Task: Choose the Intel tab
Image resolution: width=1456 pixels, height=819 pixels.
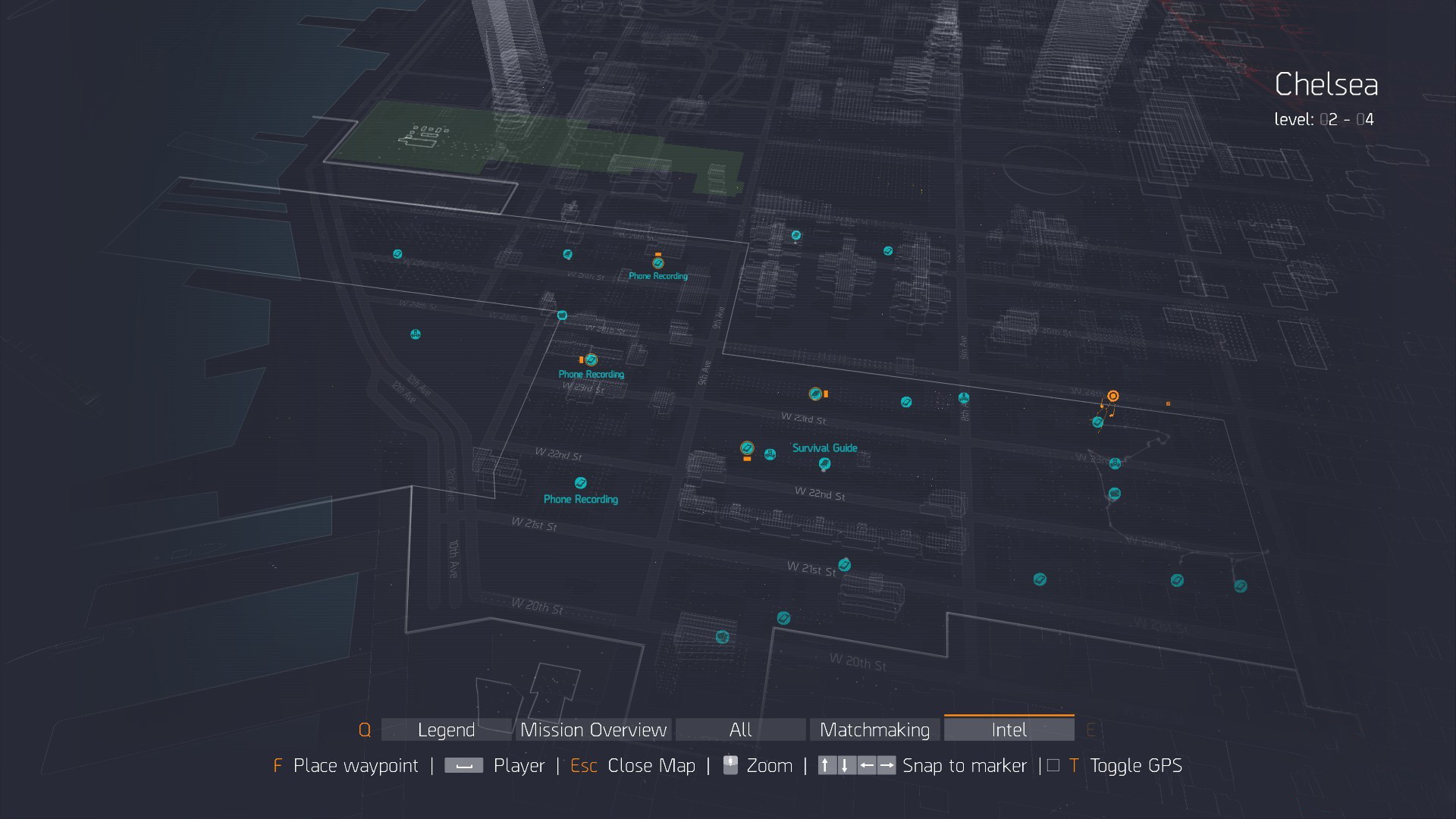Action: pos(1009,730)
